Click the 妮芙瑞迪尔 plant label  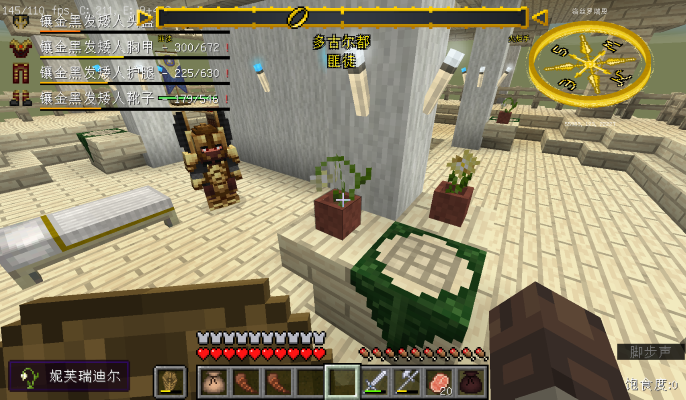69,377
